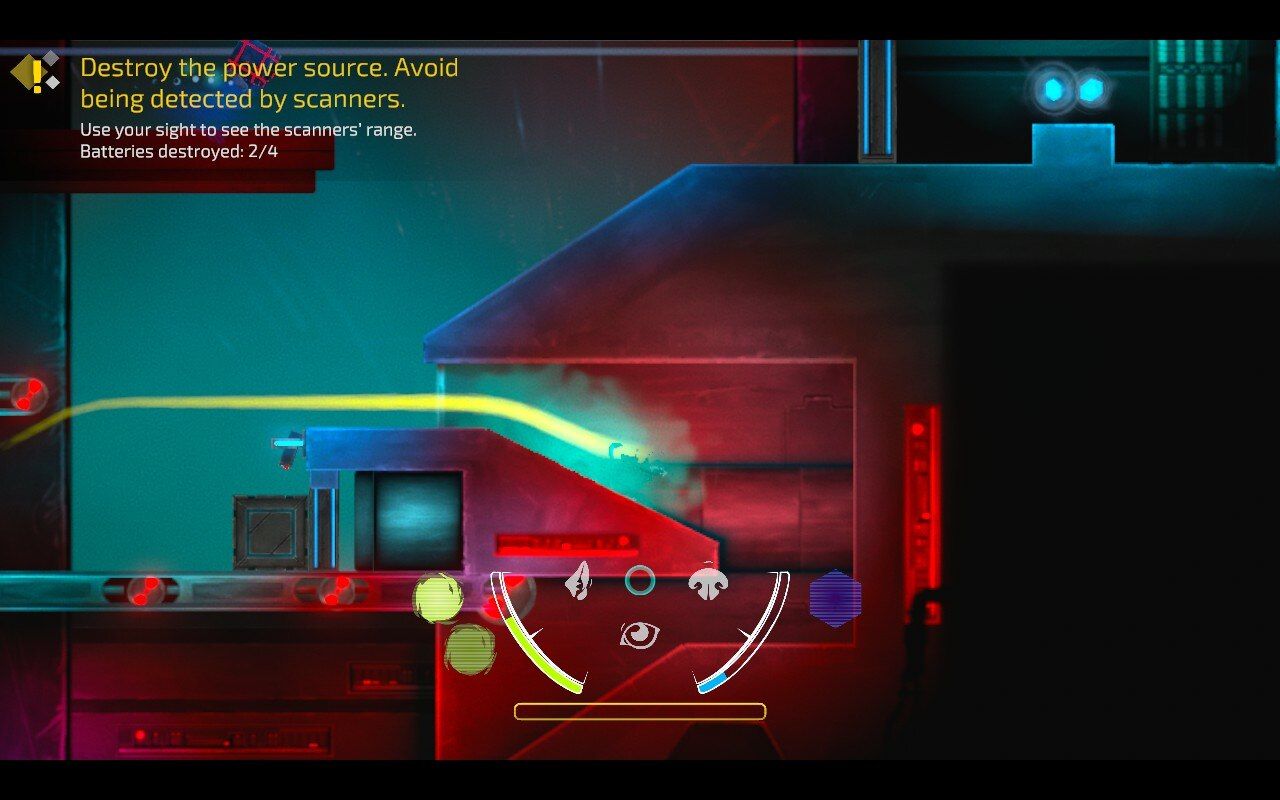The image size is (1280, 800).
Task: Select the hearing sense ear icon
Action: (x=578, y=581)
